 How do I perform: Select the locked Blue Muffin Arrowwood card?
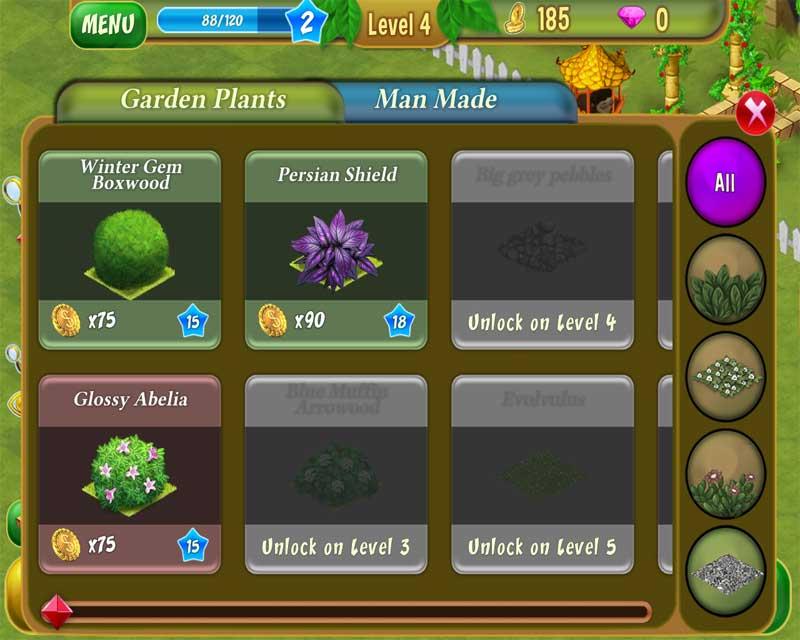(336, 474)
